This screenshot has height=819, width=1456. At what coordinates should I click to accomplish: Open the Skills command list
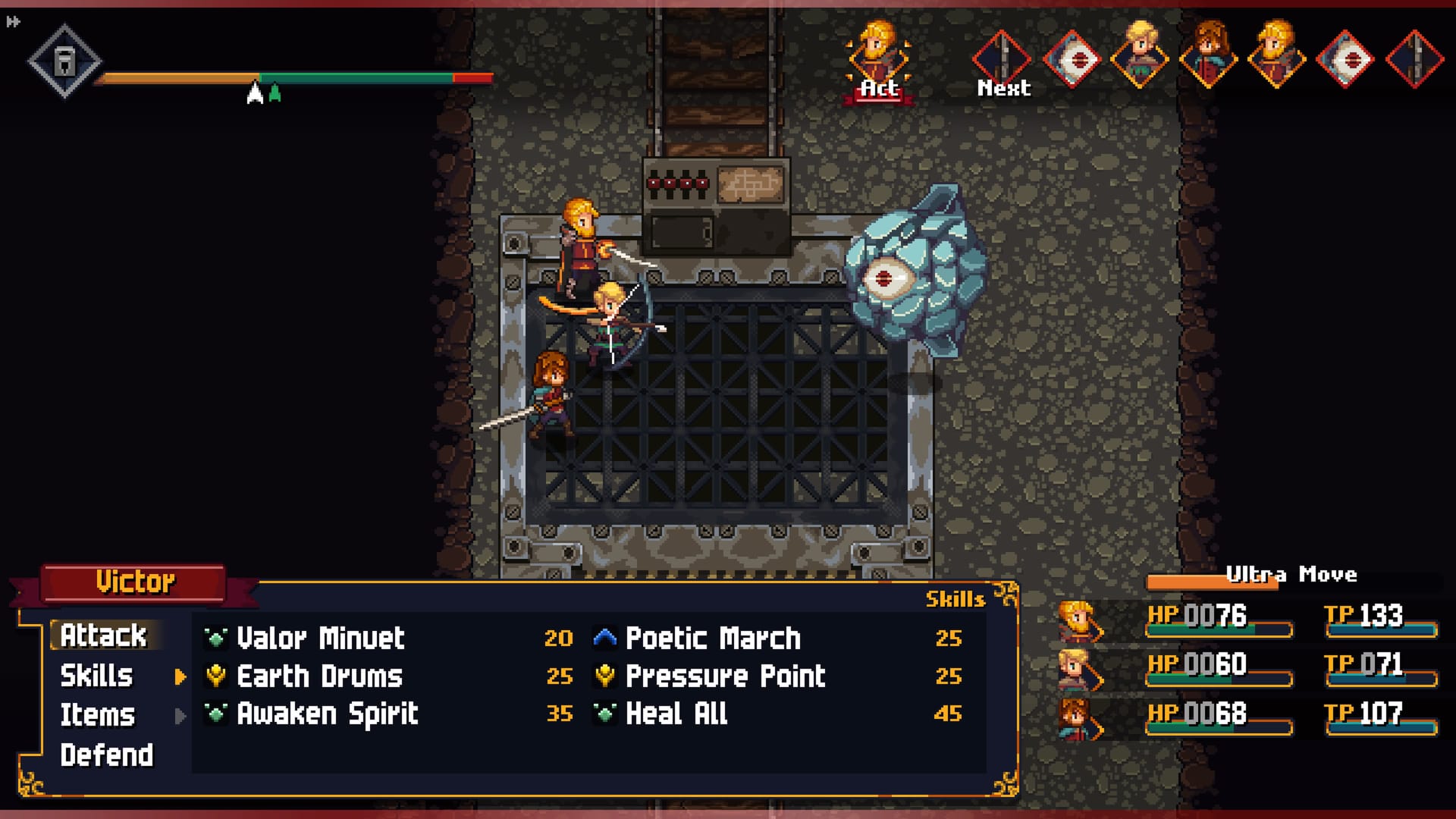(97, 676)
